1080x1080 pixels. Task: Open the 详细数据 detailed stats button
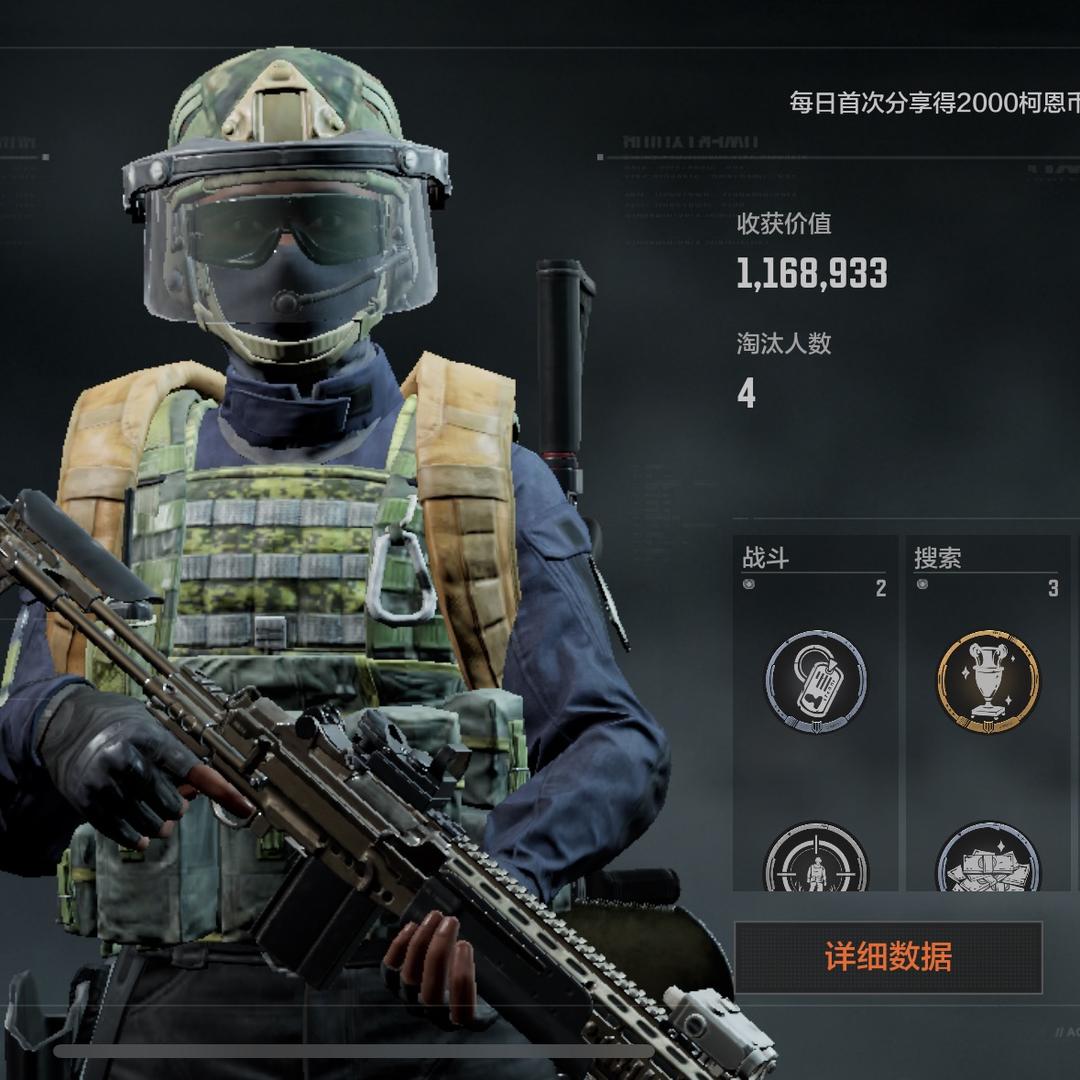coord(888,957)
